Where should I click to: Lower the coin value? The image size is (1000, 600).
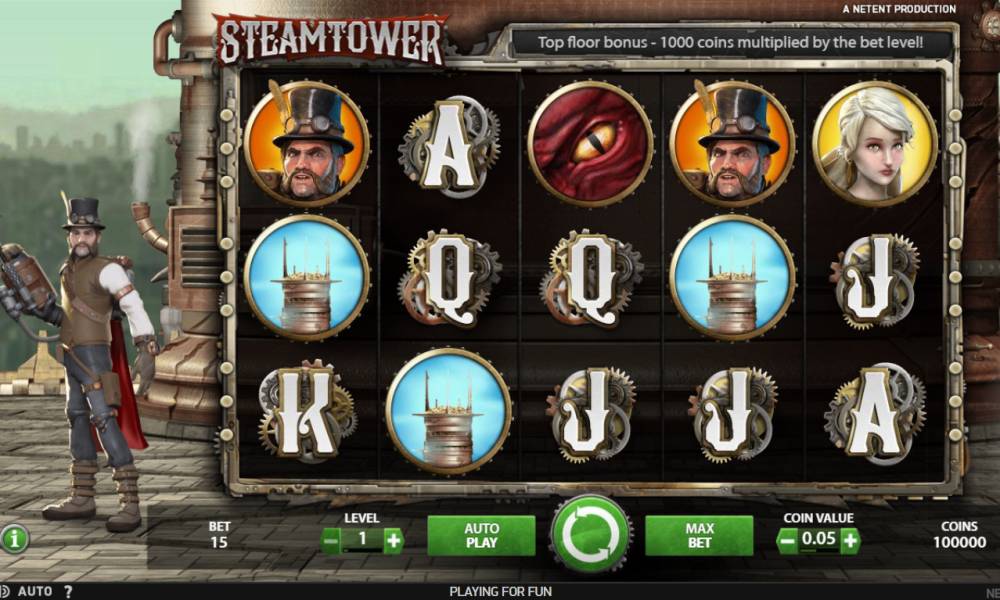coord(787,541)
